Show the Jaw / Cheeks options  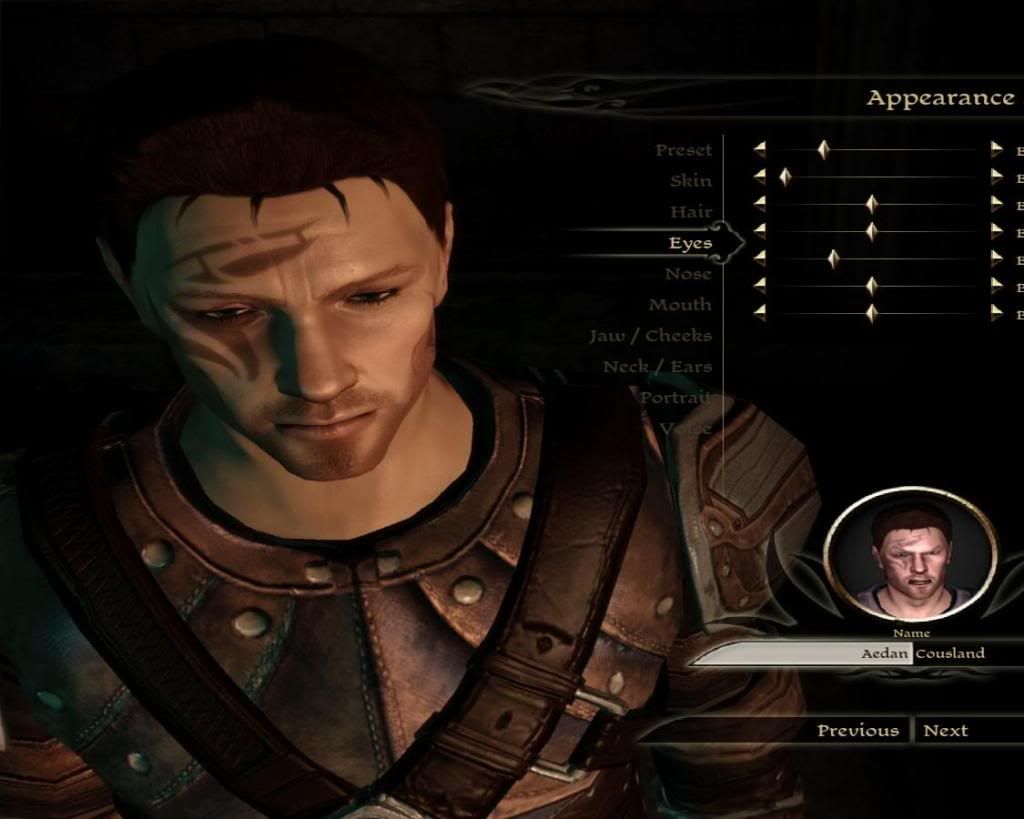(650, 336)
